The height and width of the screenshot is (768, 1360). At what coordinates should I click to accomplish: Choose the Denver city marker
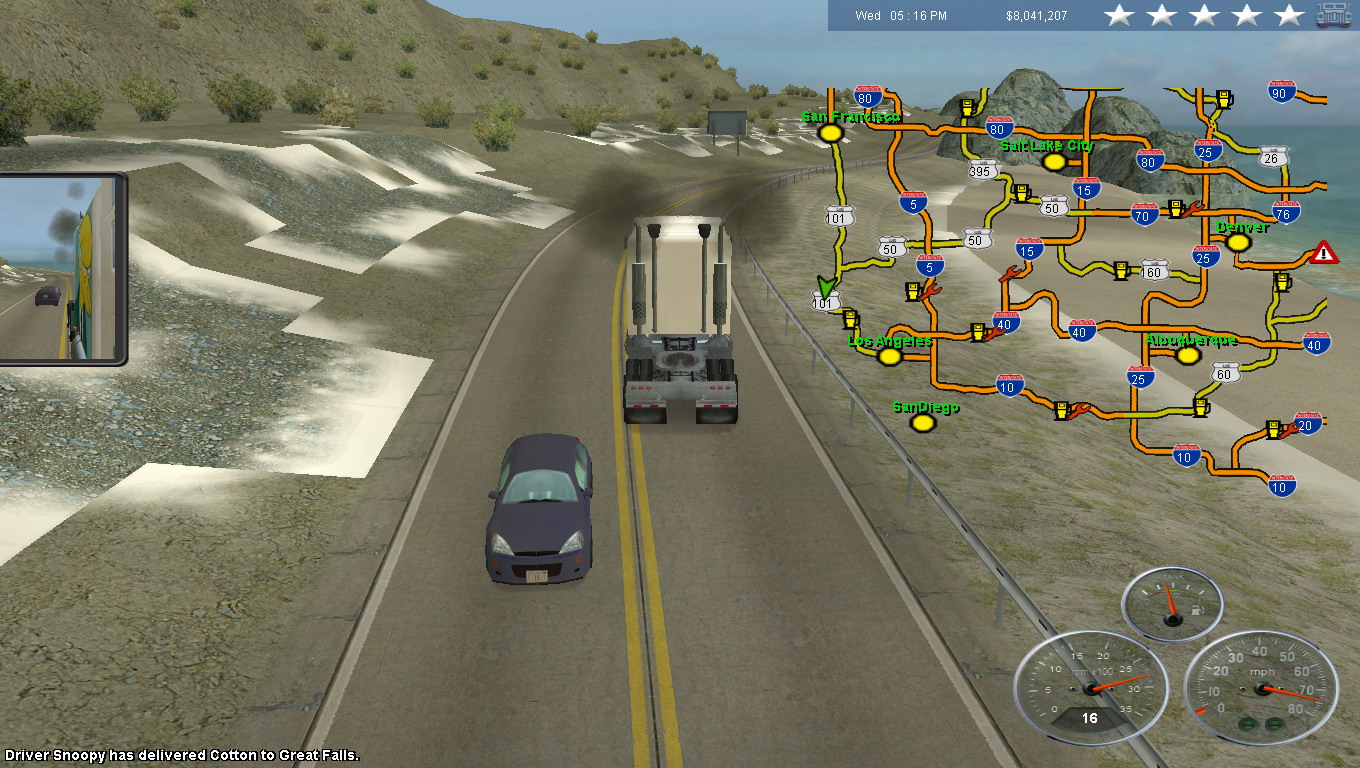coord(1238,242)
